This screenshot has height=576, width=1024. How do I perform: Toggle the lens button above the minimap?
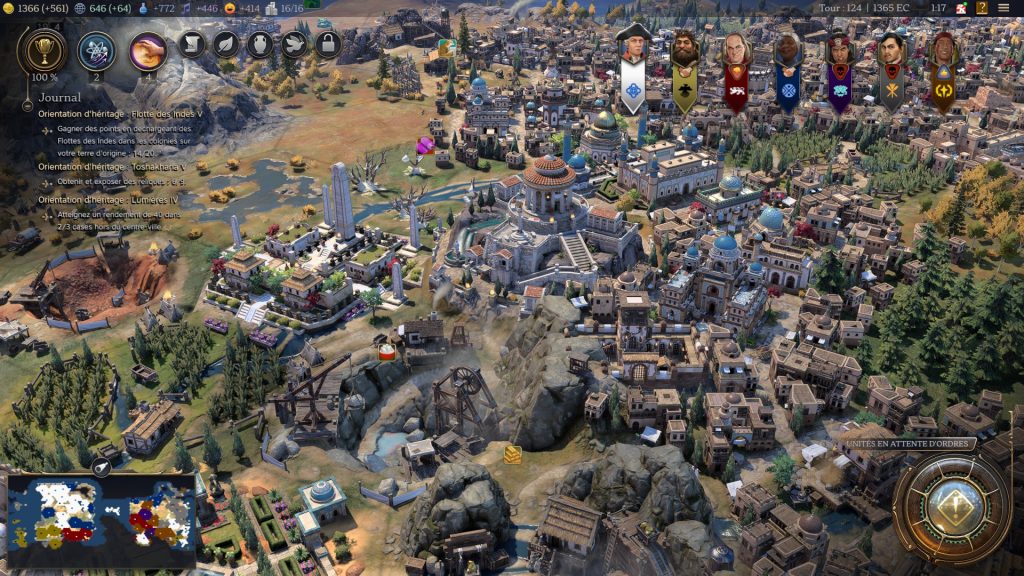click(x=102, y=467)
